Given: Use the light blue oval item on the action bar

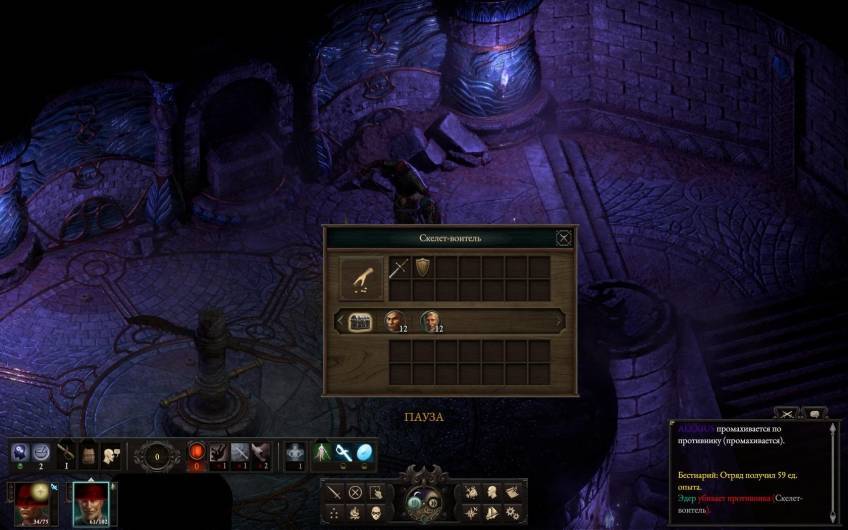Looking at the screenshot, I should pyautogui.click(x=364, y=452).
